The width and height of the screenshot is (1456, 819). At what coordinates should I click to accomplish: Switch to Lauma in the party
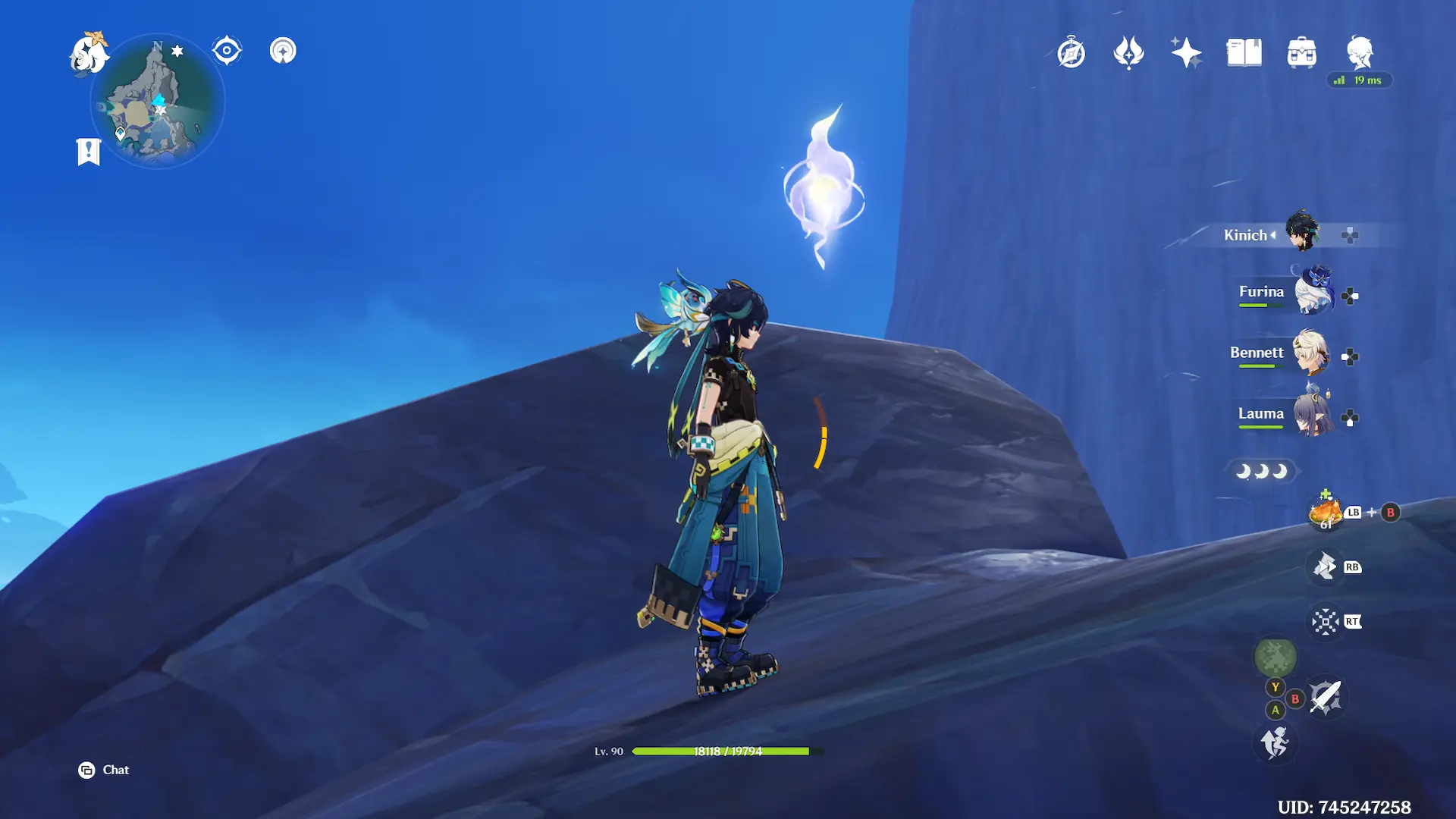click(x=1312, y=414)
